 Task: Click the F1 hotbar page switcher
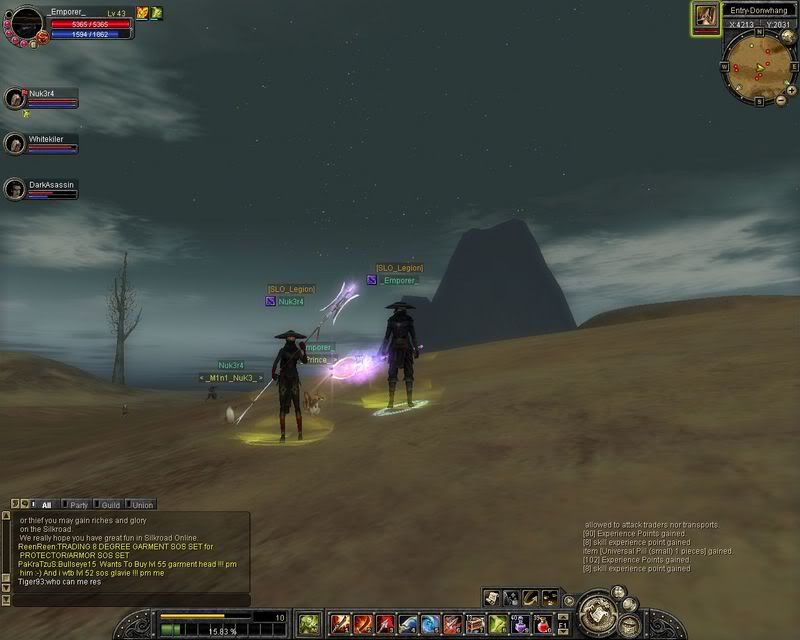click(563, 624)
